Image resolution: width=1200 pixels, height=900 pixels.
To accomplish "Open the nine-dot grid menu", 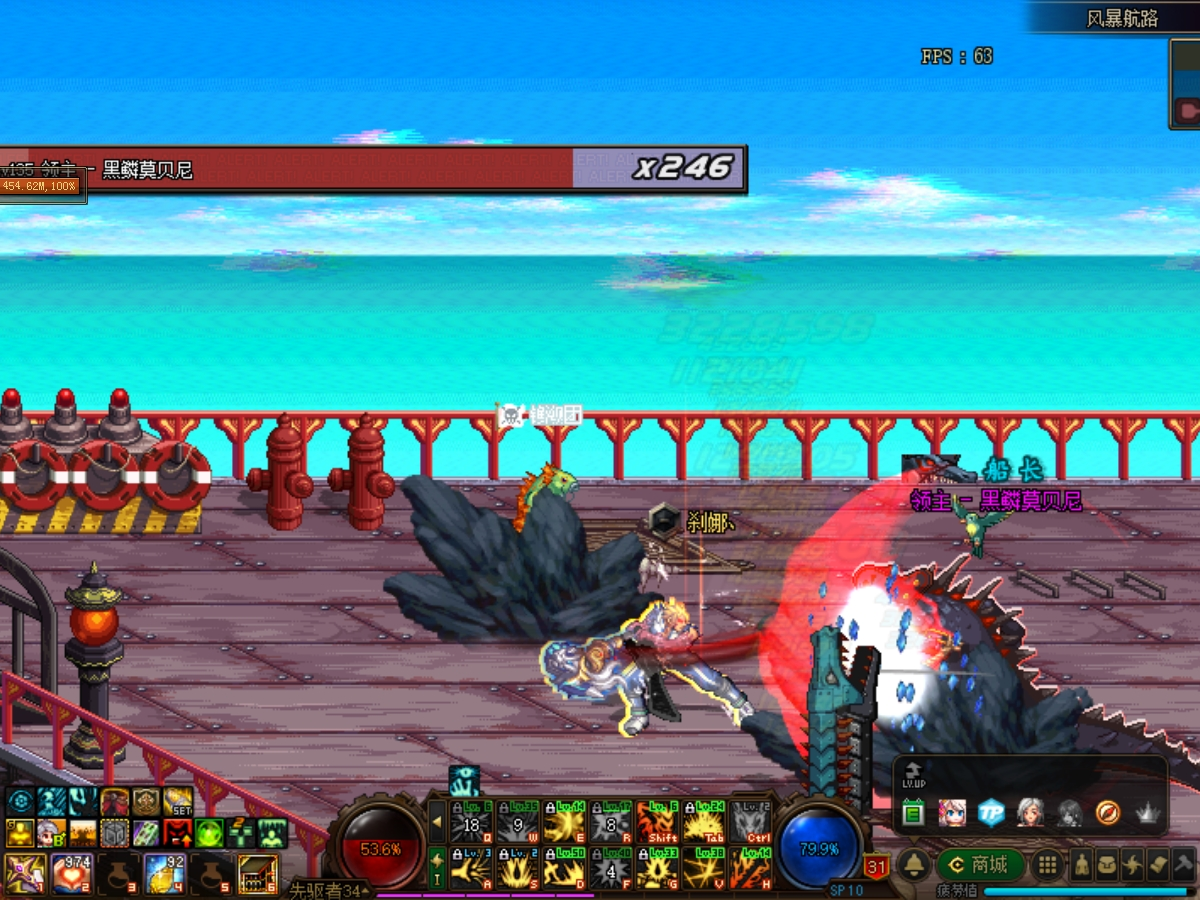I will coord(1047,865).
